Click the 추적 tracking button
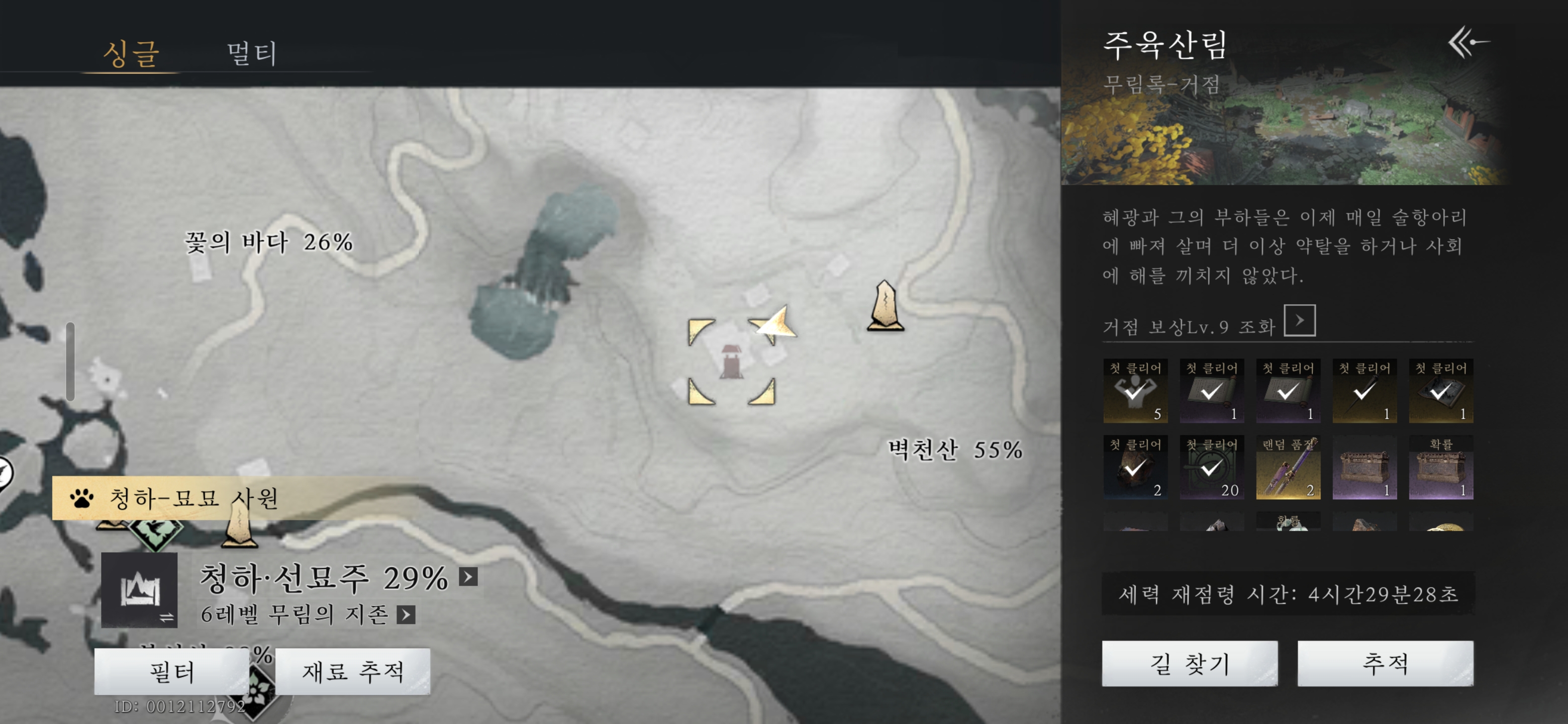 [x=1385, y=663]
